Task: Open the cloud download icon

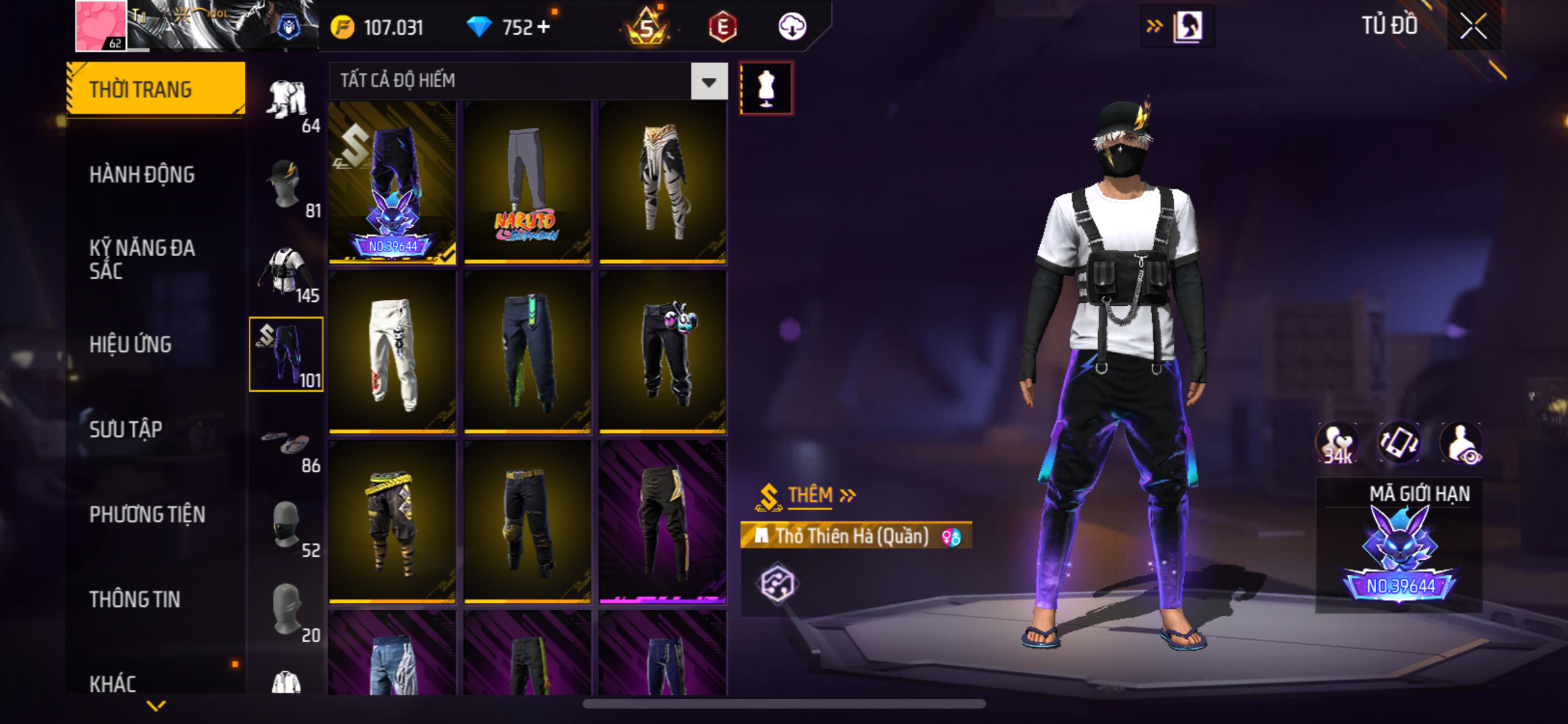Action: pos(792,27)
